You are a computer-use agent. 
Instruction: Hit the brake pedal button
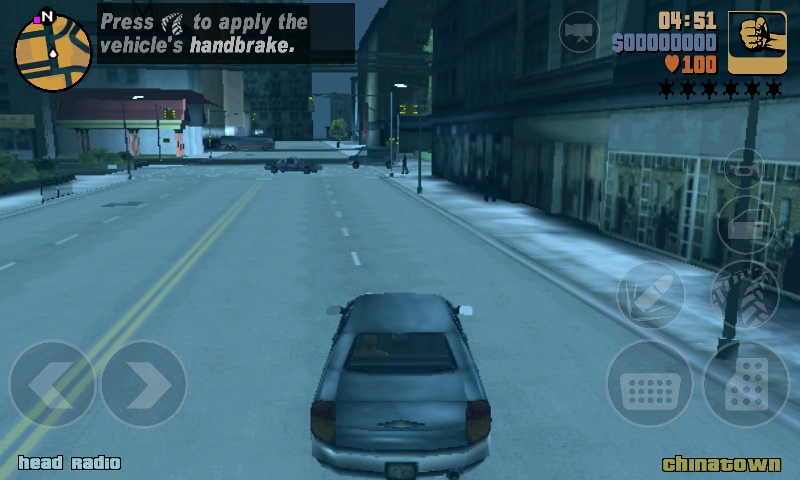point(649,385)
